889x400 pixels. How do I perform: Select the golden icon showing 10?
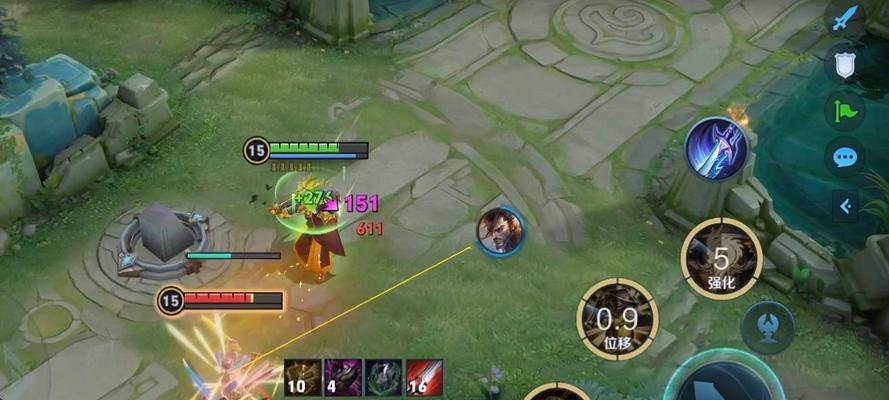tap(303, 378)
